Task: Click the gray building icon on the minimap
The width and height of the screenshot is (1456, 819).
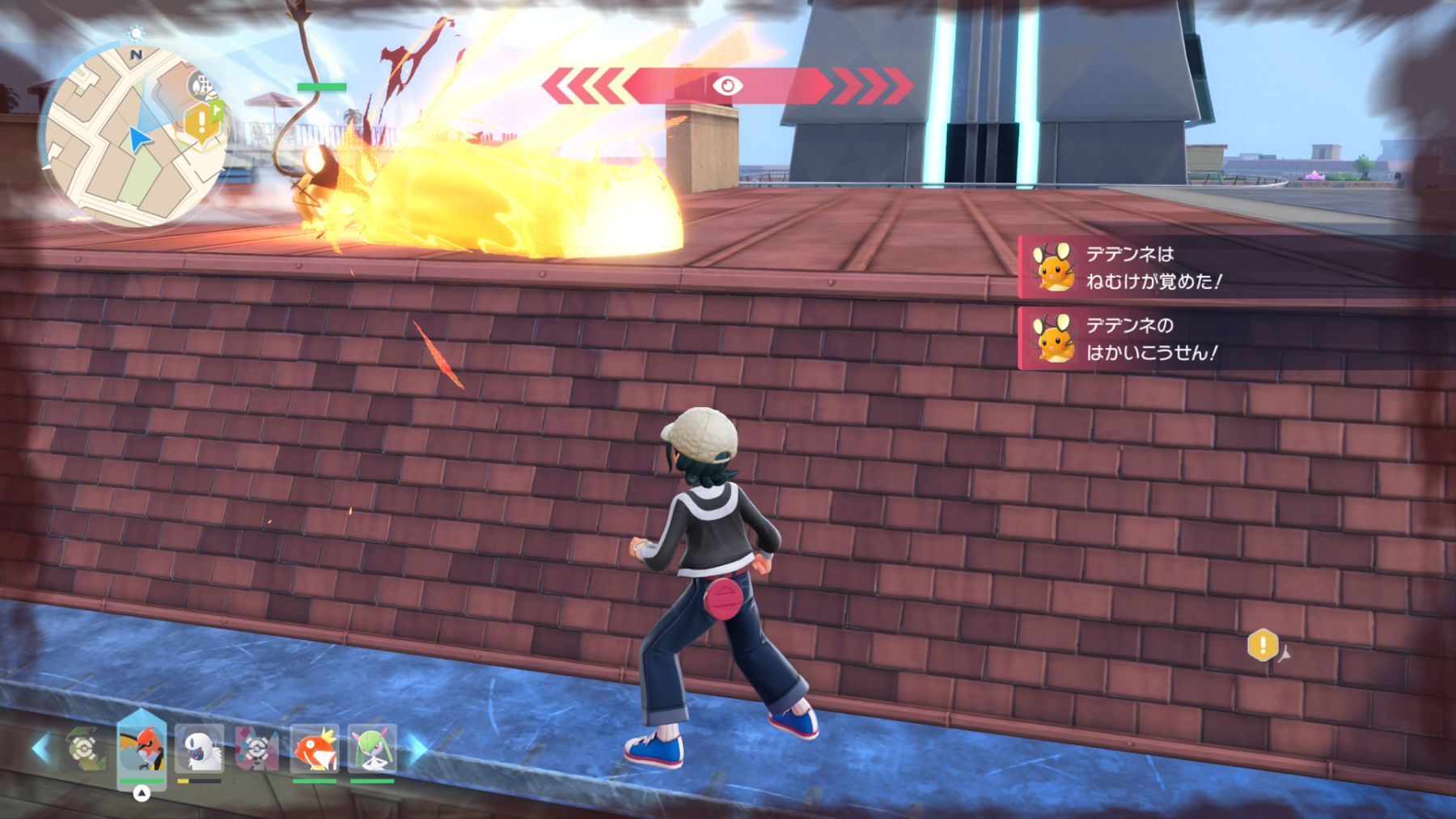Action: point(203,85)
